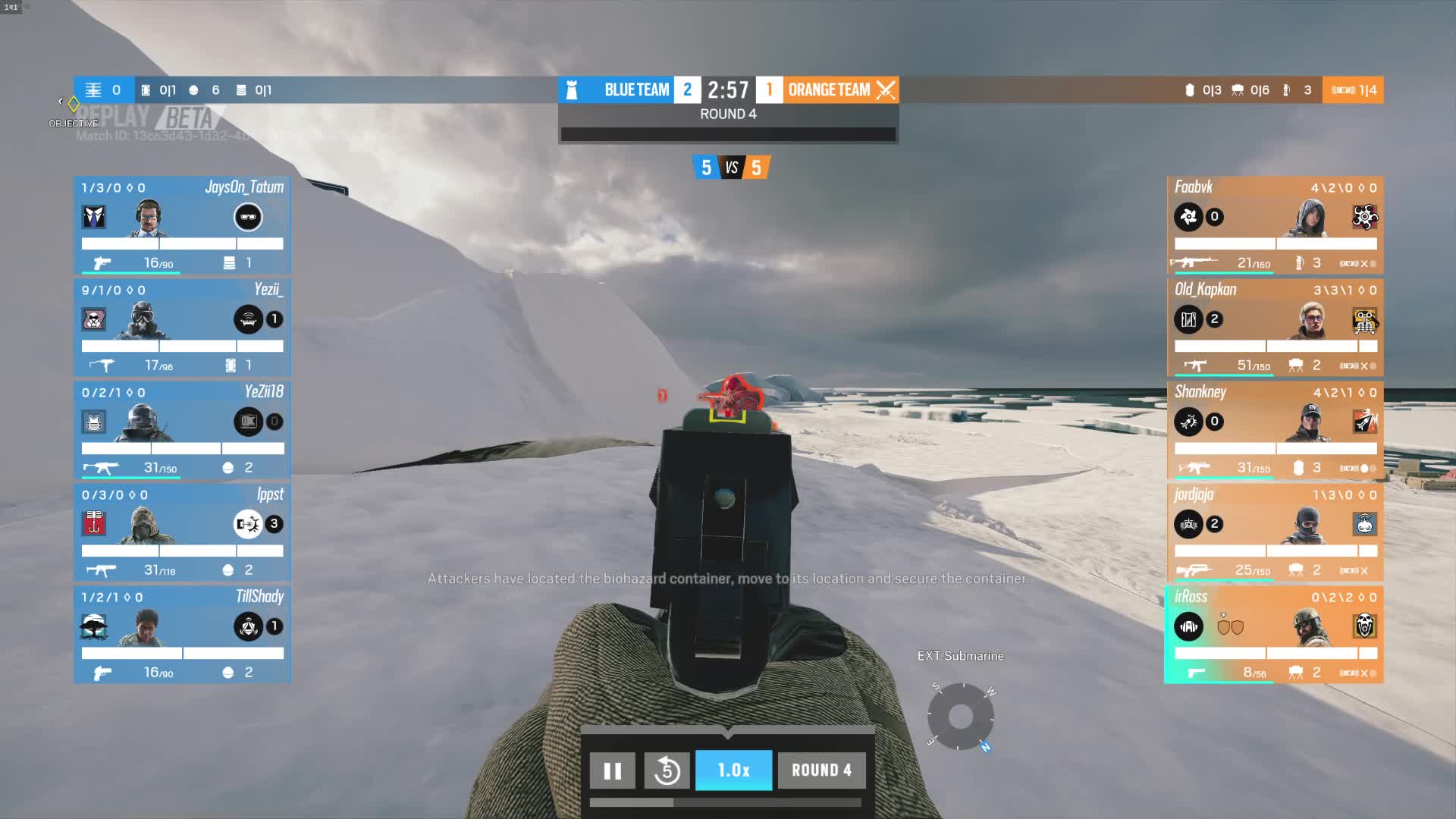Open the Round 4 selector

pyautogui.click(x=821, y=770)
